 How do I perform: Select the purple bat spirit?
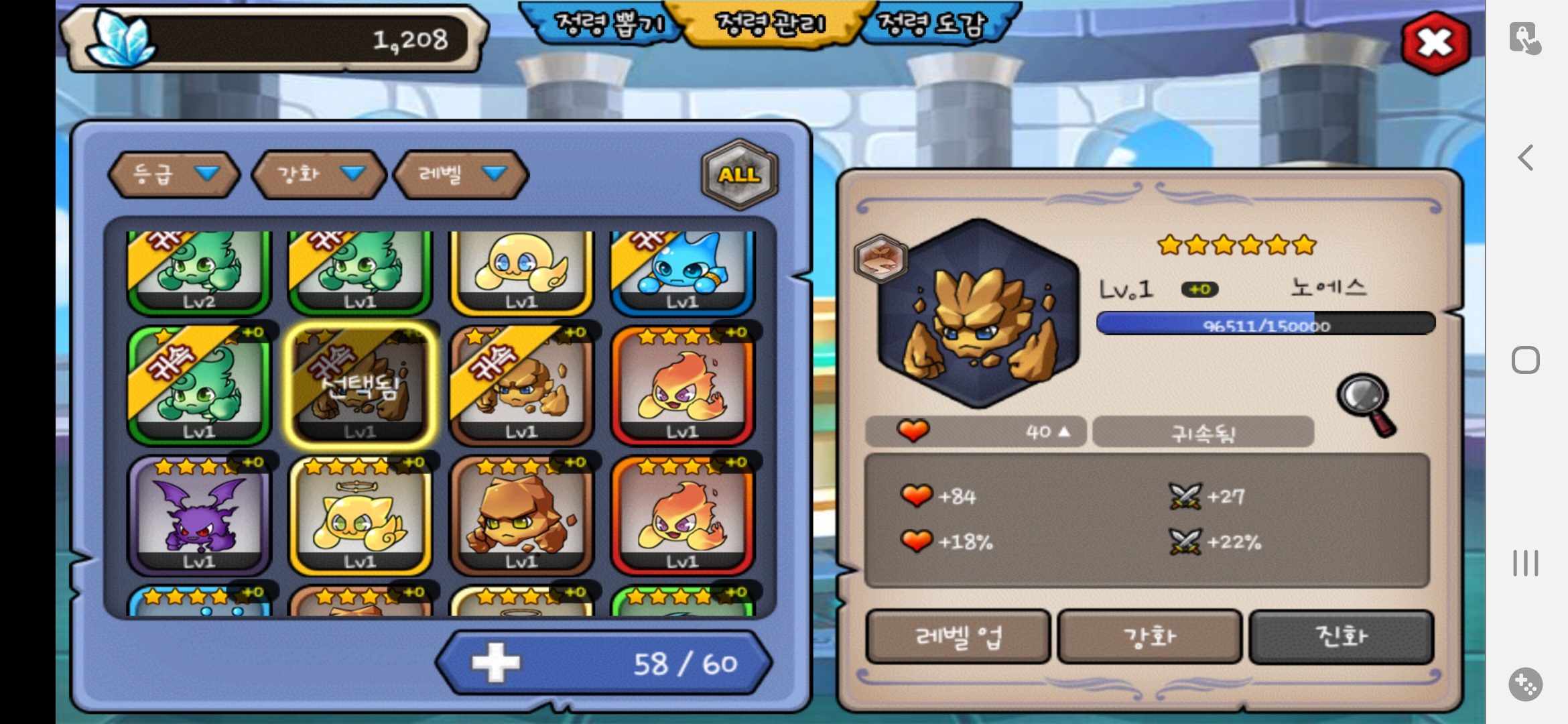click(x=199, y=516)
